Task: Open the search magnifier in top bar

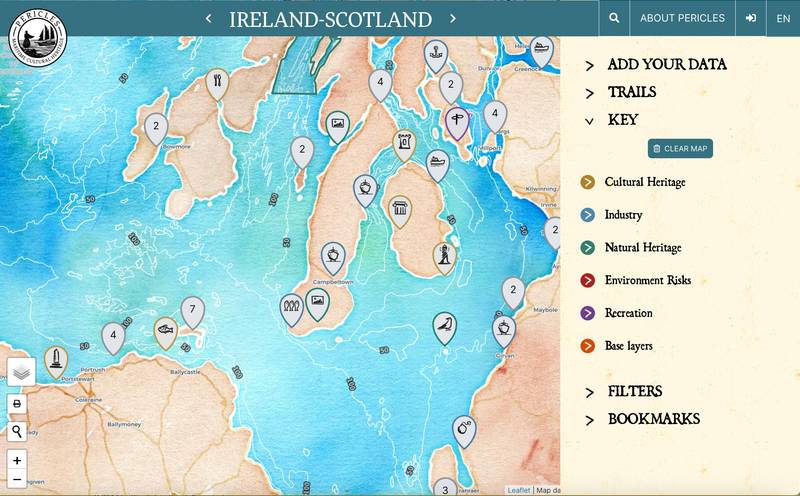Action: [x=614, y=18]
